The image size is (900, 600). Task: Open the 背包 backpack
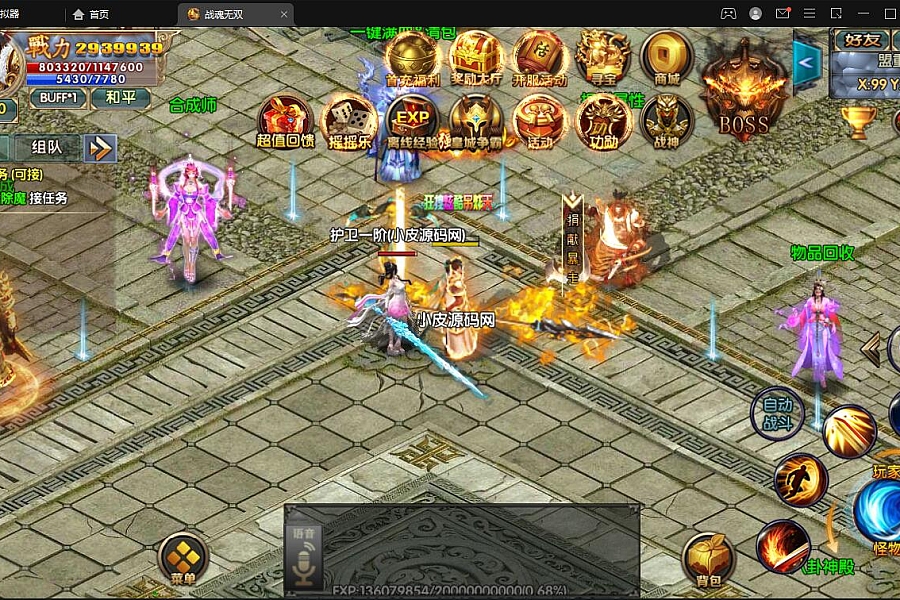click(708, 556)
